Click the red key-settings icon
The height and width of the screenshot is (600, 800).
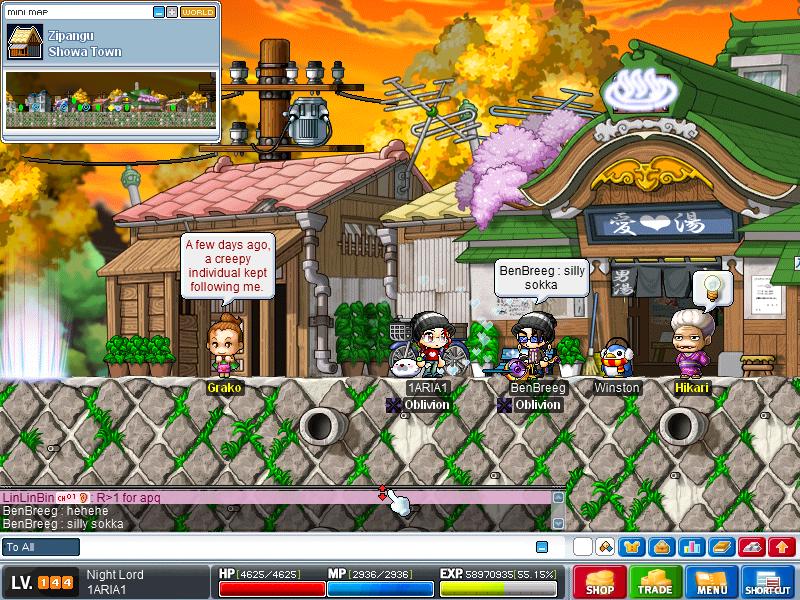[x=752, y=547]
